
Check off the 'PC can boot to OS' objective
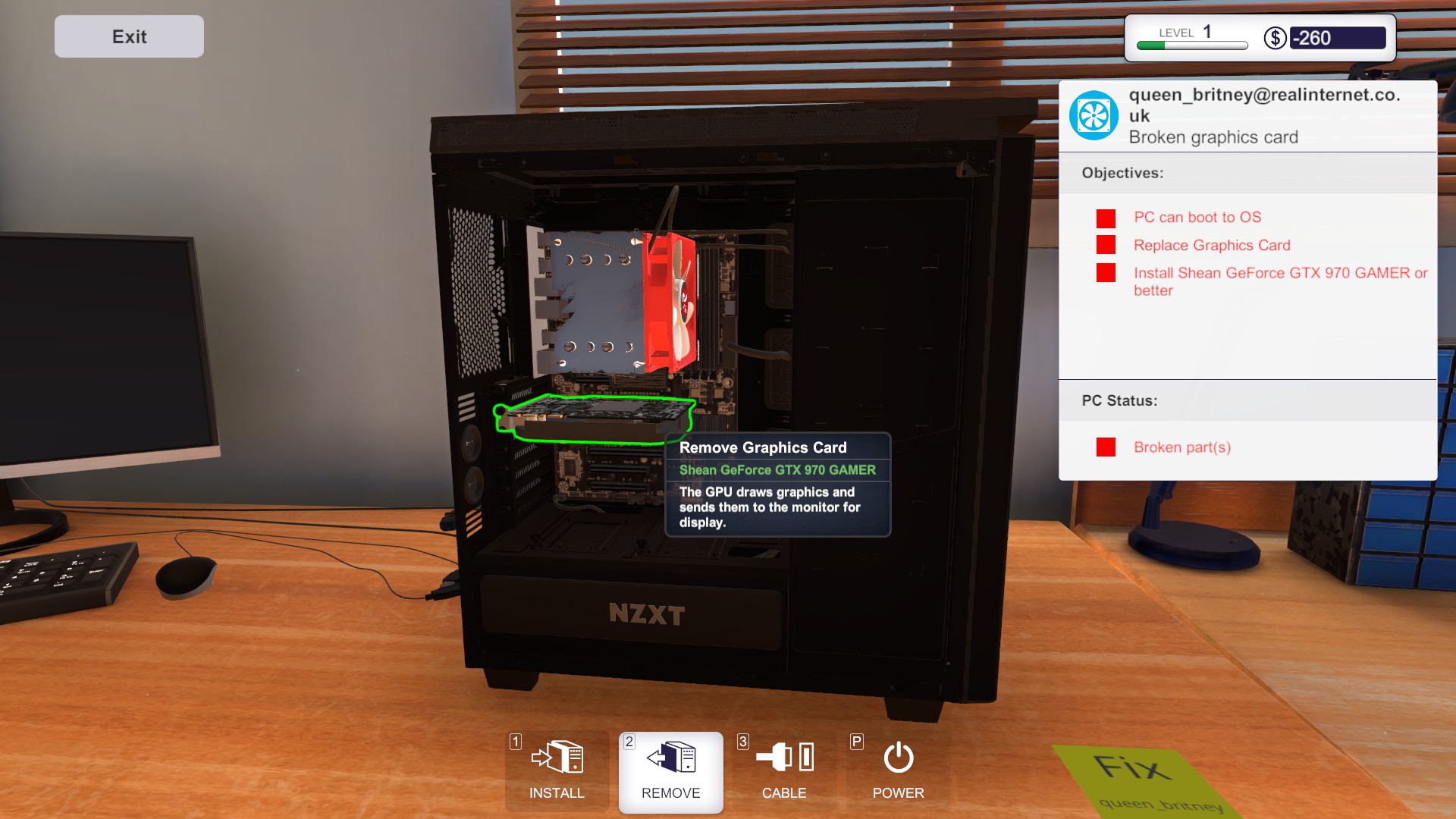tap(1106, 218)
